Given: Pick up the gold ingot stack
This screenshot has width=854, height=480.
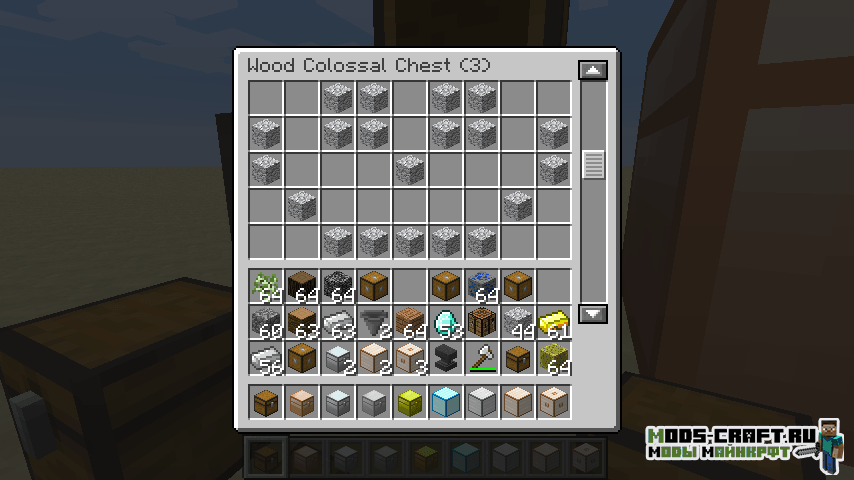Looking at the screenshot, I should 554,322.
